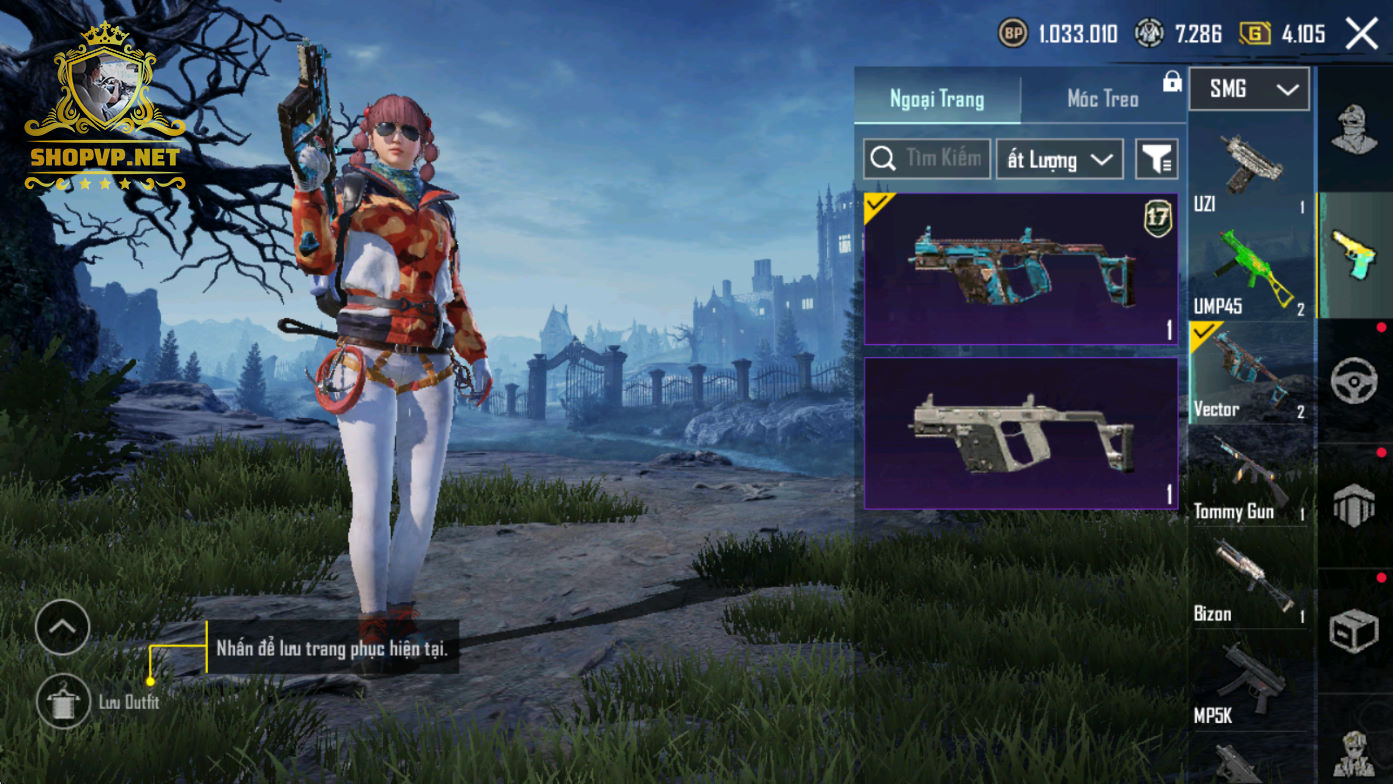Open the Móc Treo tab
This screenshot has height=784, width=1393.
click(1103, 99)
